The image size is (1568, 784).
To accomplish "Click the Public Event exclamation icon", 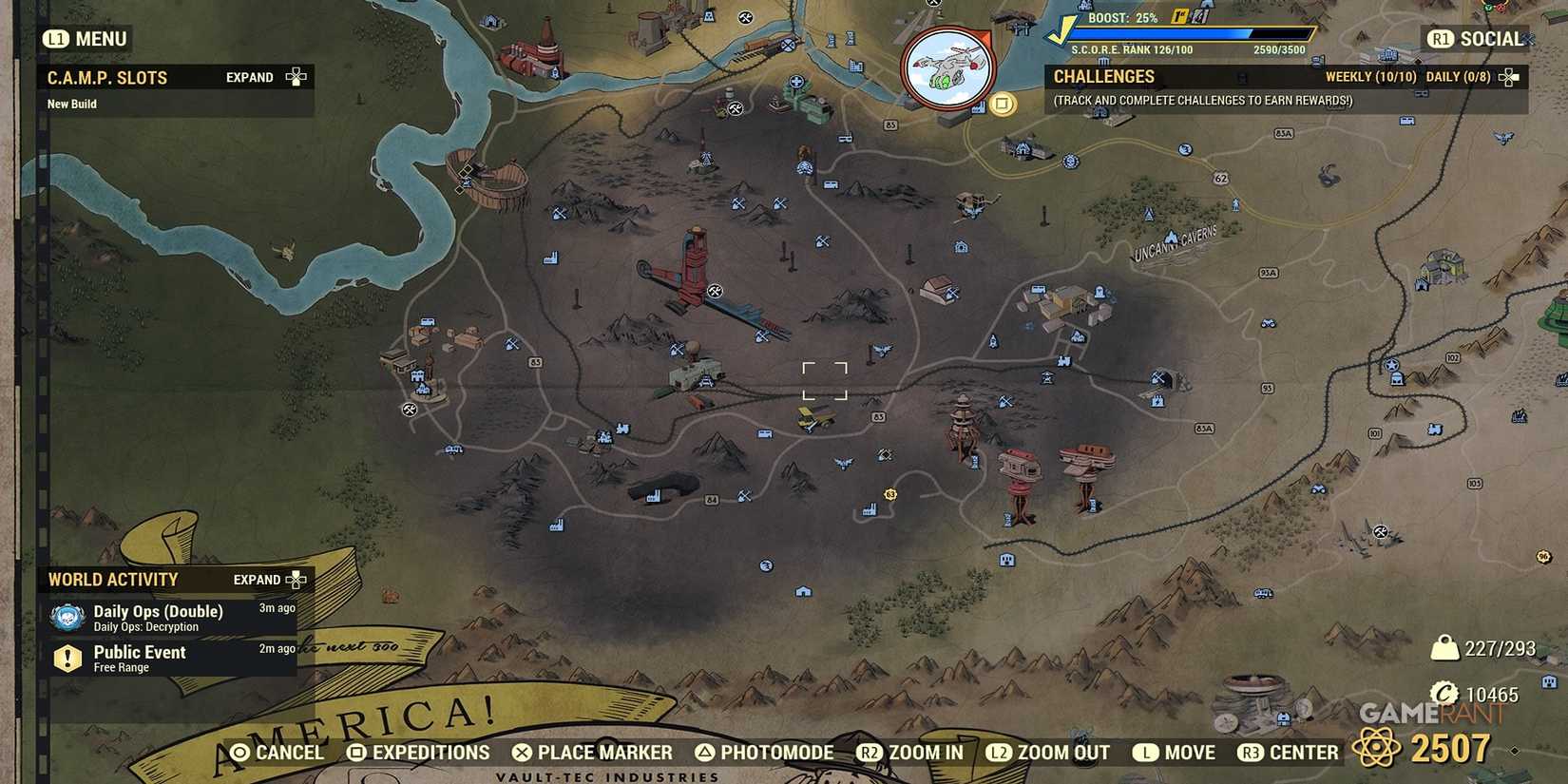I will (67, 658).
